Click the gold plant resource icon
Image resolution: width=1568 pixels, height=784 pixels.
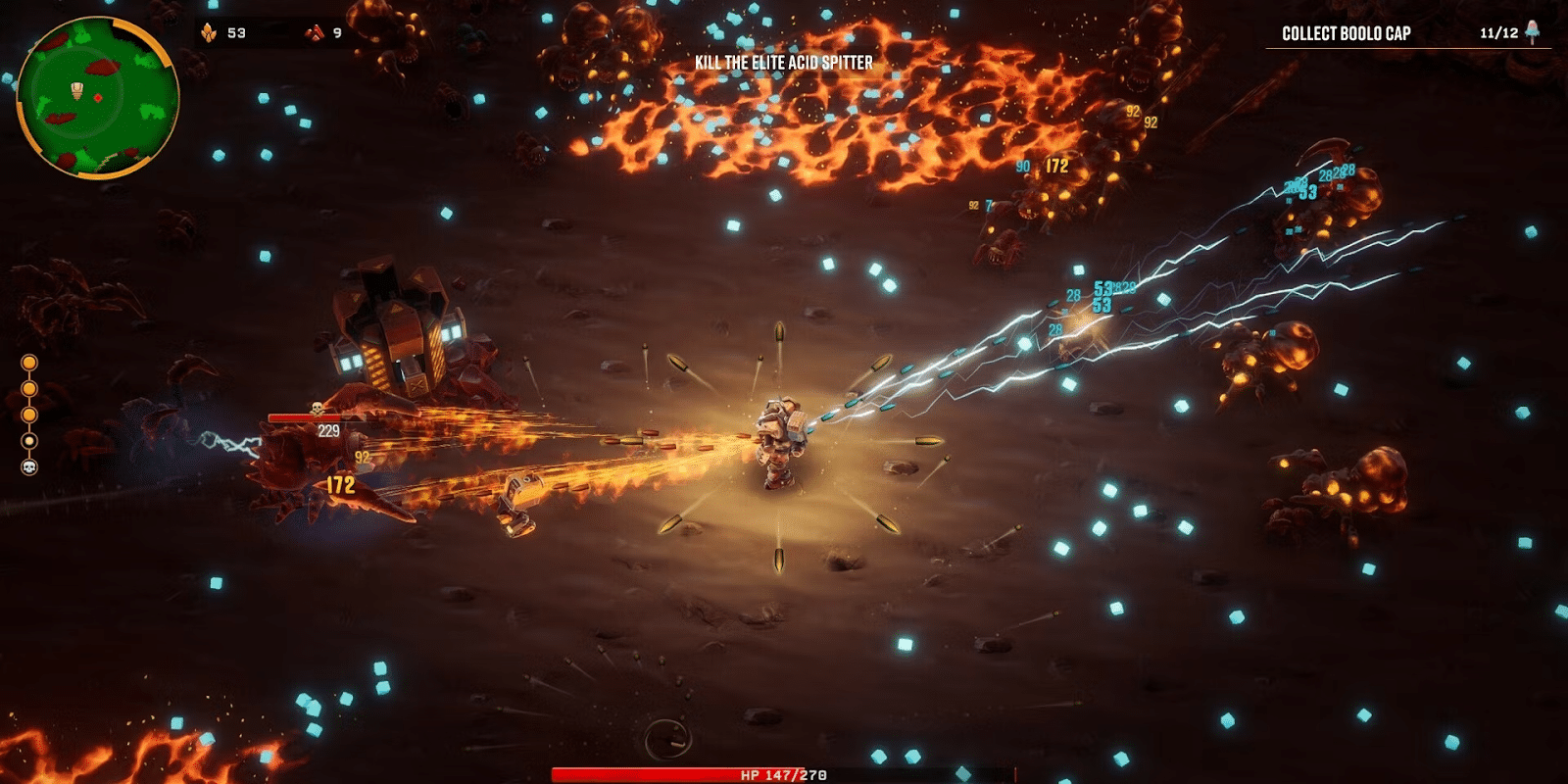pyautogui.click(x=208, y=32)
